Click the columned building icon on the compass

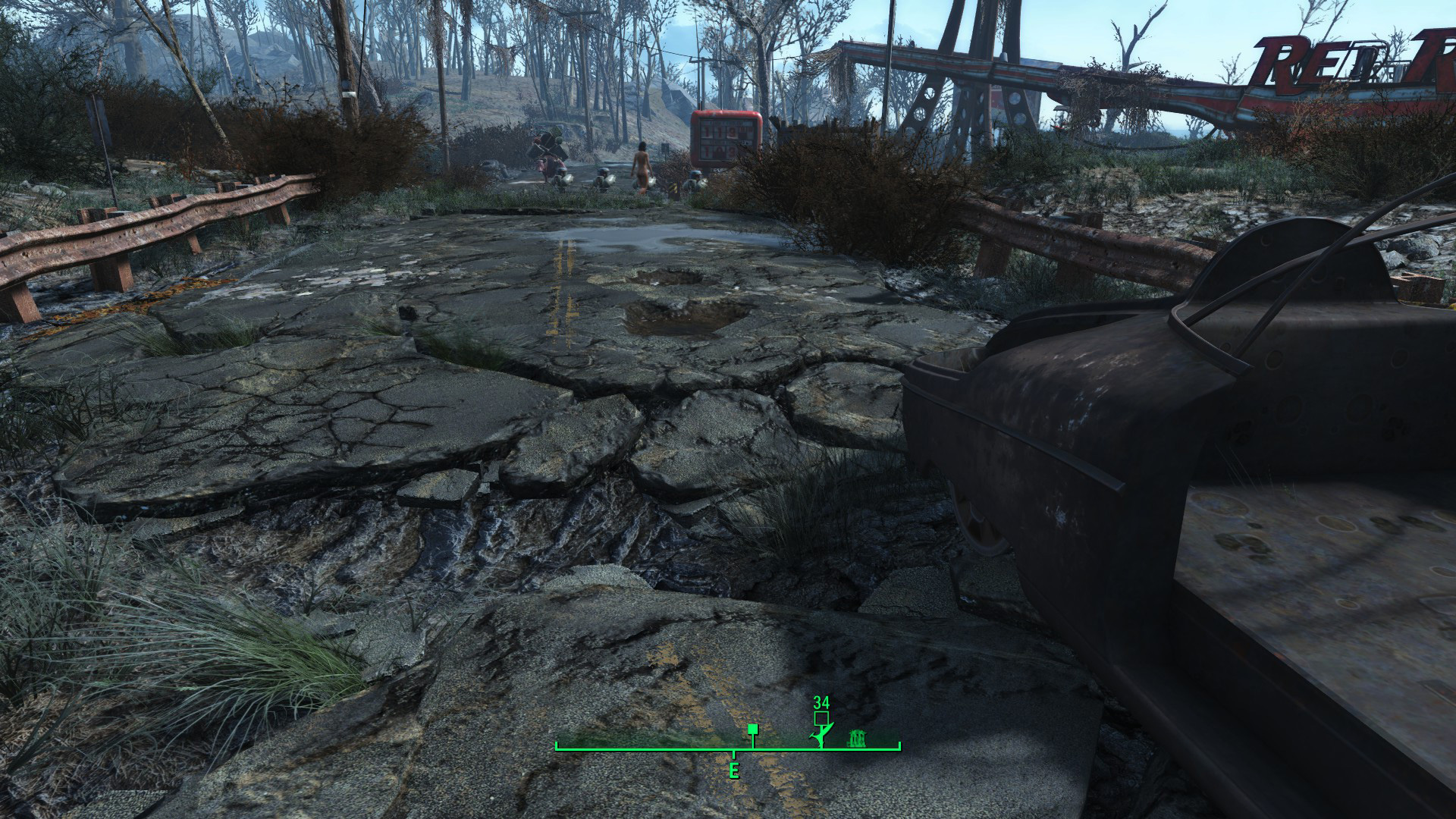point(858,736)
